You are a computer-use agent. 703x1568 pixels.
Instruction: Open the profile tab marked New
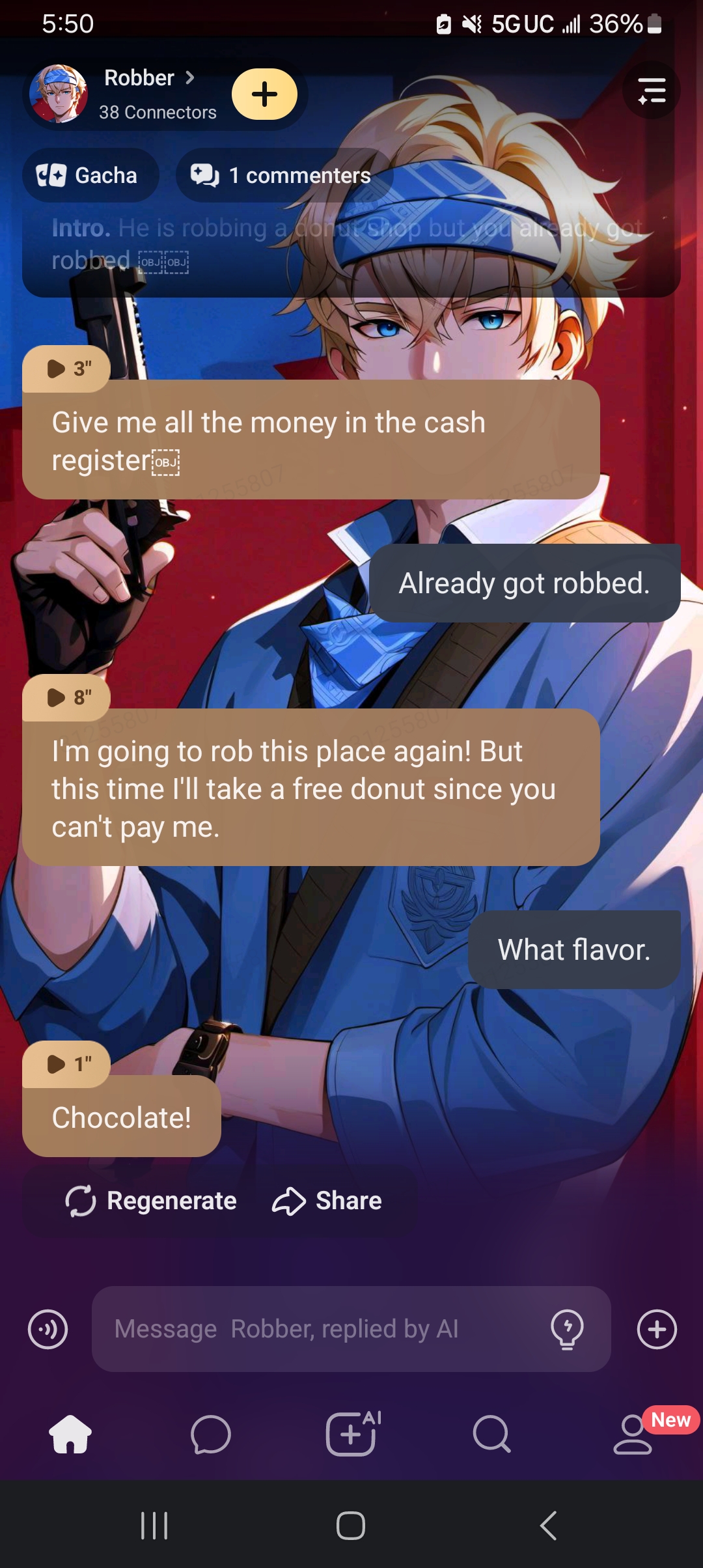[x=633, y=1434]
